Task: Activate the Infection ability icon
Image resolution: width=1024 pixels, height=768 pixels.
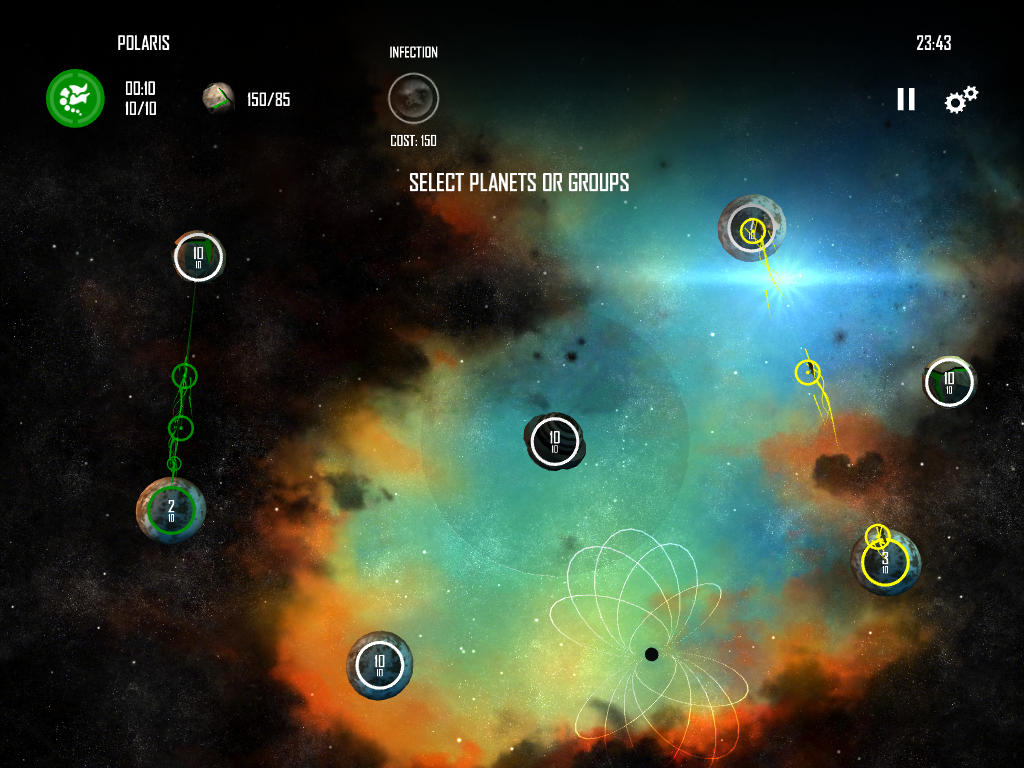Action: [413, 98]
